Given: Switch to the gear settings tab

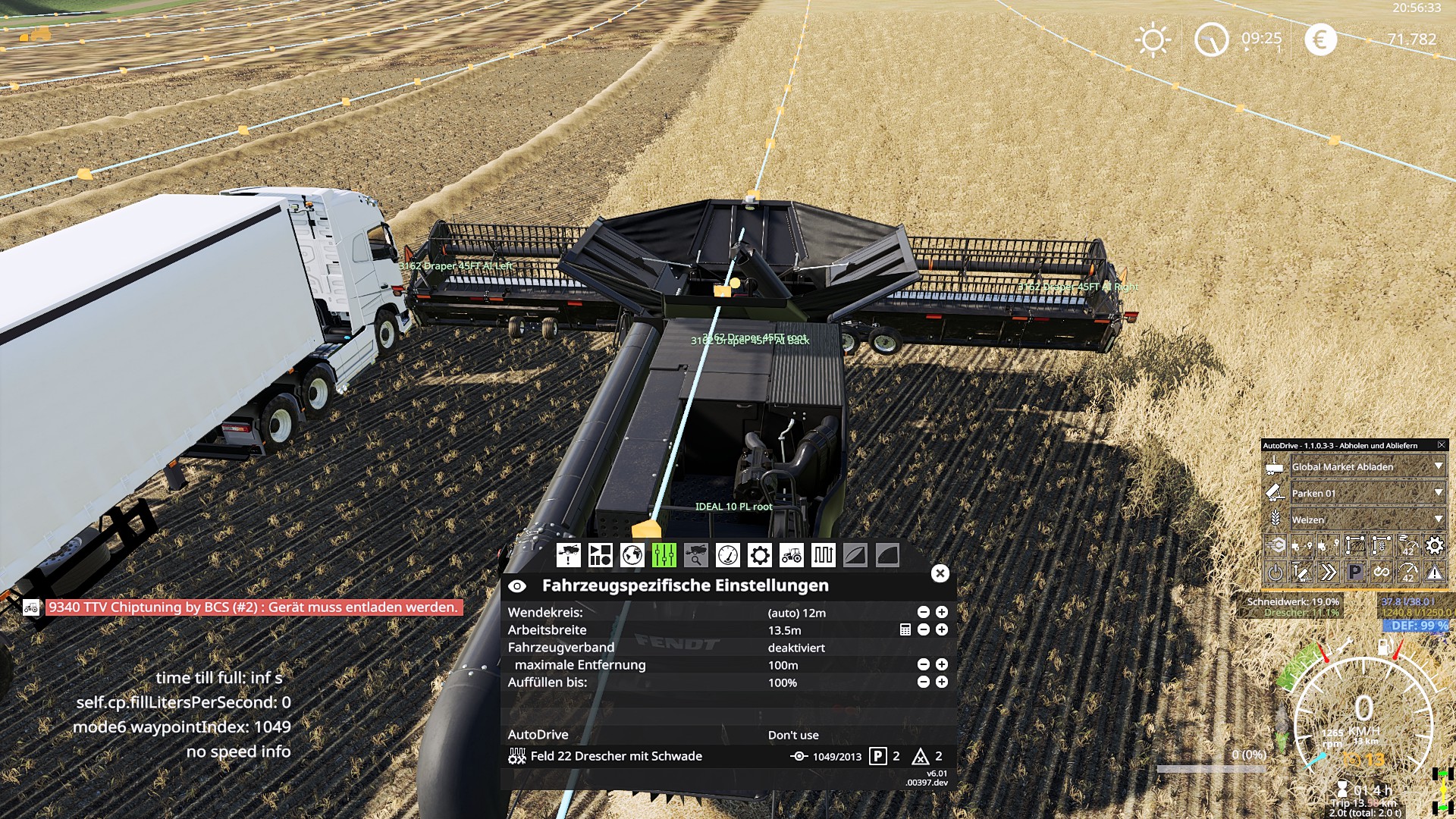Looking at the screenshot, I should 759,555.
